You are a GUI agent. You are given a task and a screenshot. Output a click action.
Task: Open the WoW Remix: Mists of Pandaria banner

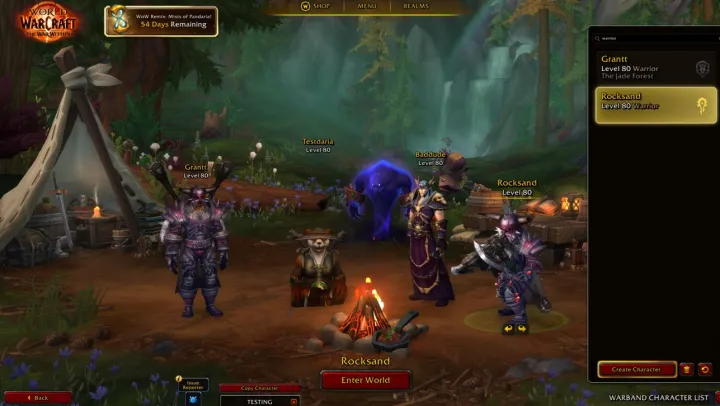point(161,21)
